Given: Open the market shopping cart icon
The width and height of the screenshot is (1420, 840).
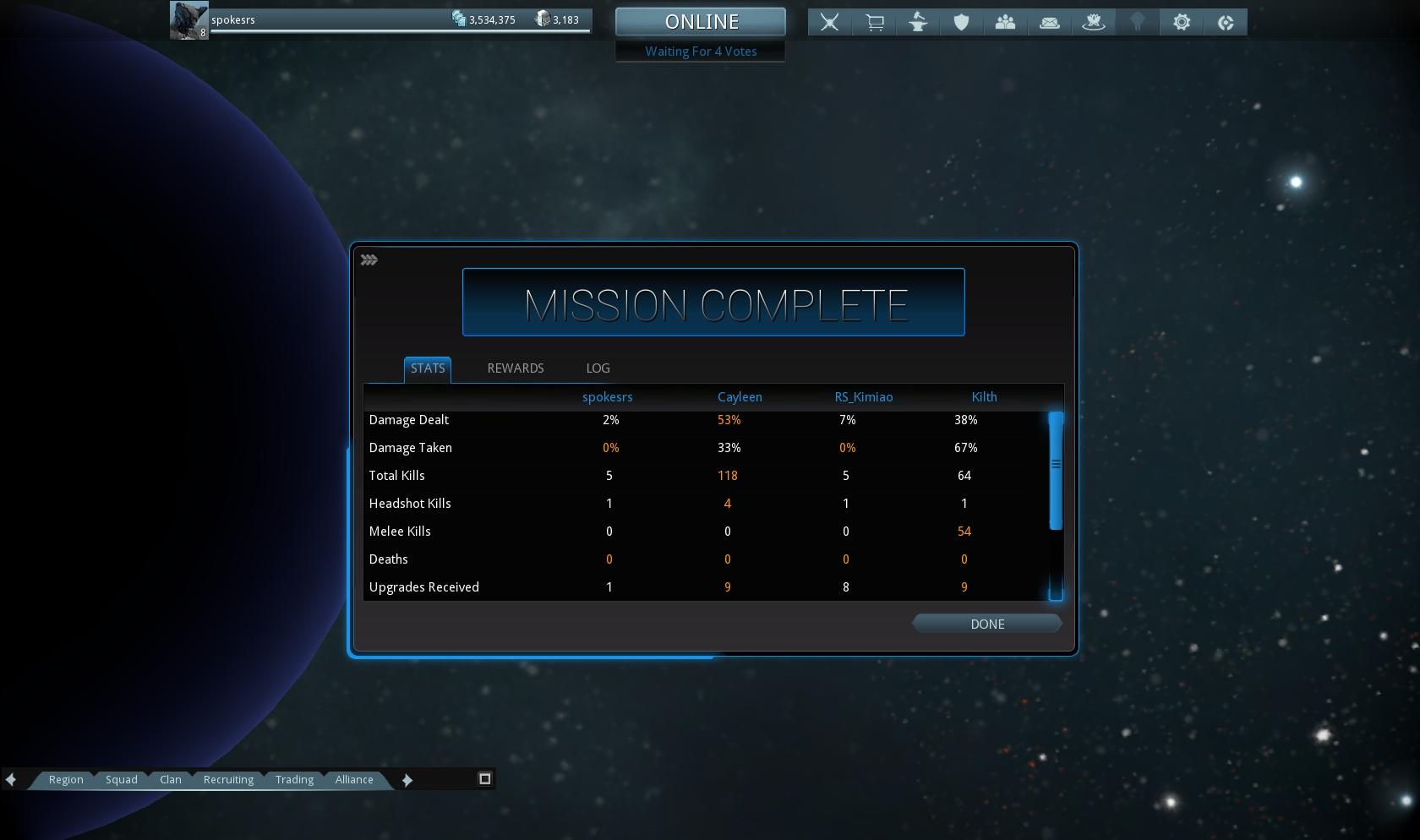Looking at the screenshot, I should tap(874, 23).
